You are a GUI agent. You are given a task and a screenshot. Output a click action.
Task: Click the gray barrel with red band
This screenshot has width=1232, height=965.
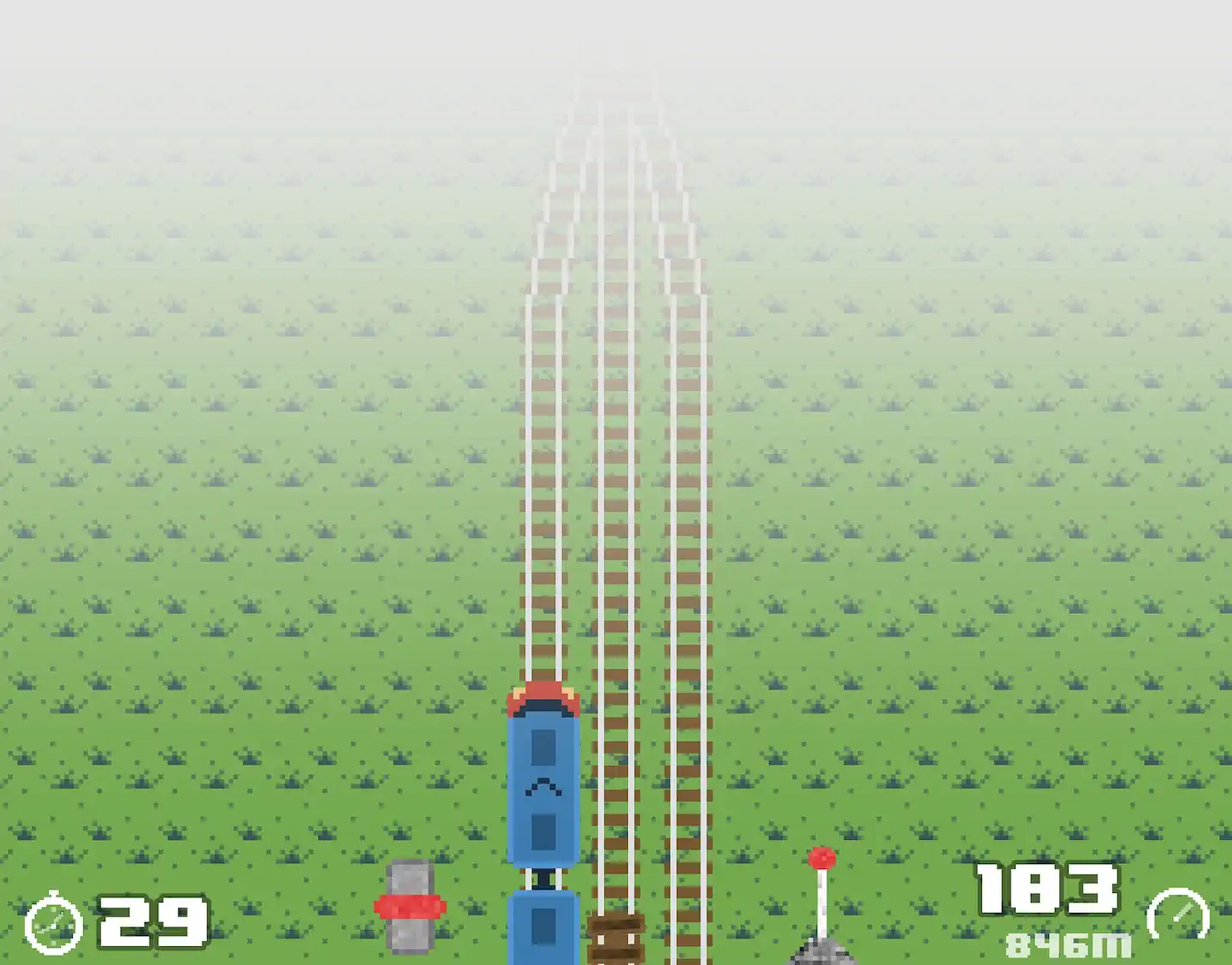pos(411,907)
